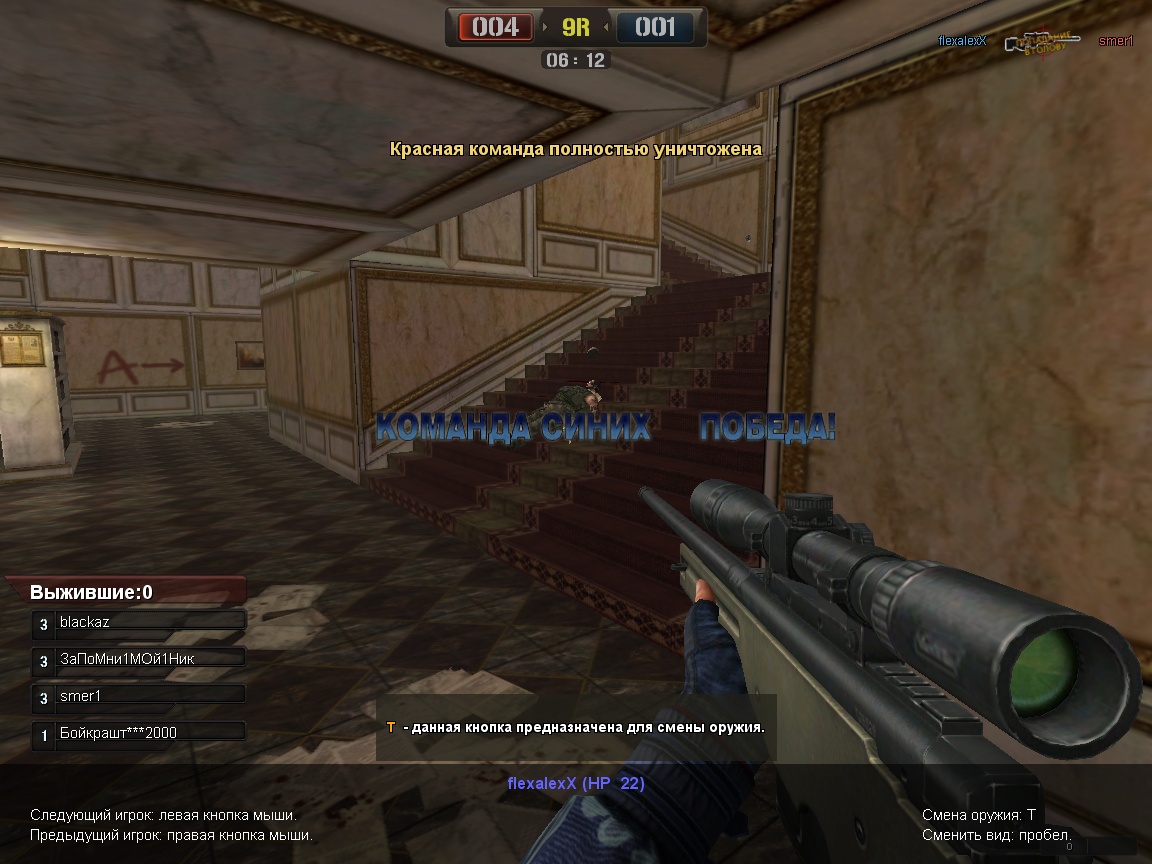Select the Бойкрашт***2000 player row
This screenshot has width=1152, height=864.
pos(139,733)
